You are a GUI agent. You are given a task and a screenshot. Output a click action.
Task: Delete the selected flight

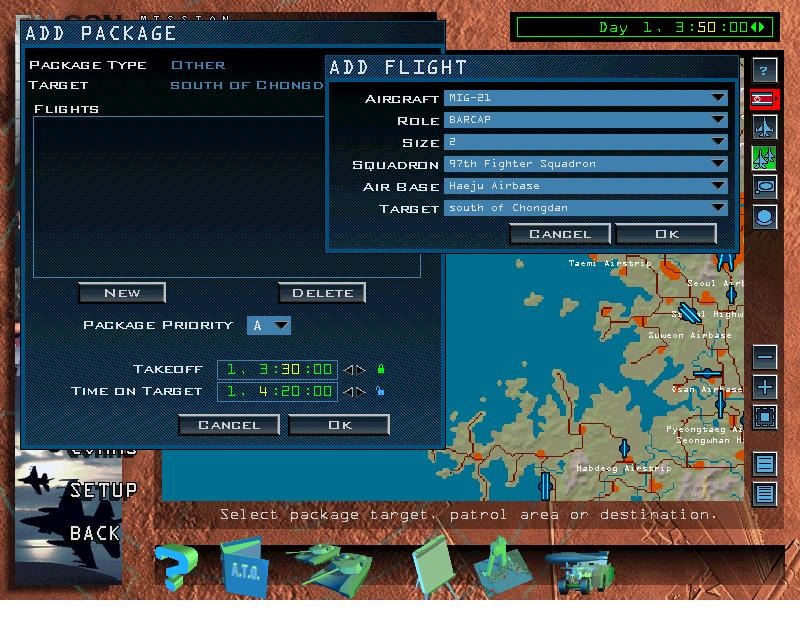(322, 293)
